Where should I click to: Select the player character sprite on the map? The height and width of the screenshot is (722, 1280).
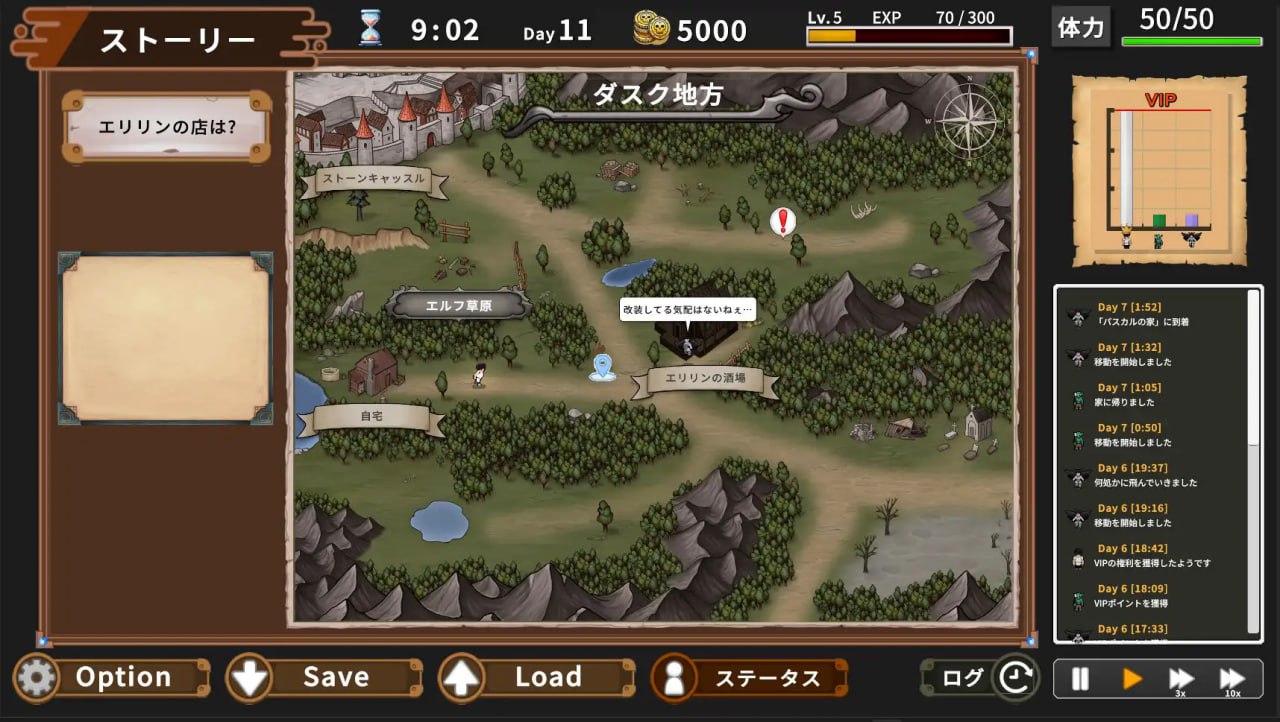click(x=478, y=374)
